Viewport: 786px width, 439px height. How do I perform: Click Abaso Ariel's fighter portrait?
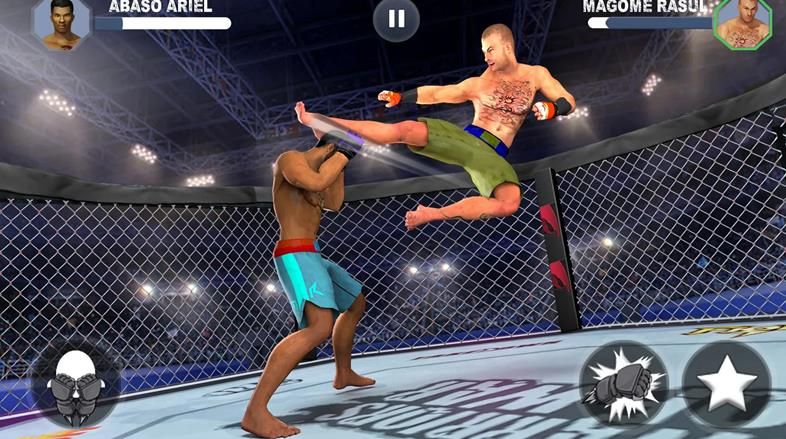click(x=61, y=22)
